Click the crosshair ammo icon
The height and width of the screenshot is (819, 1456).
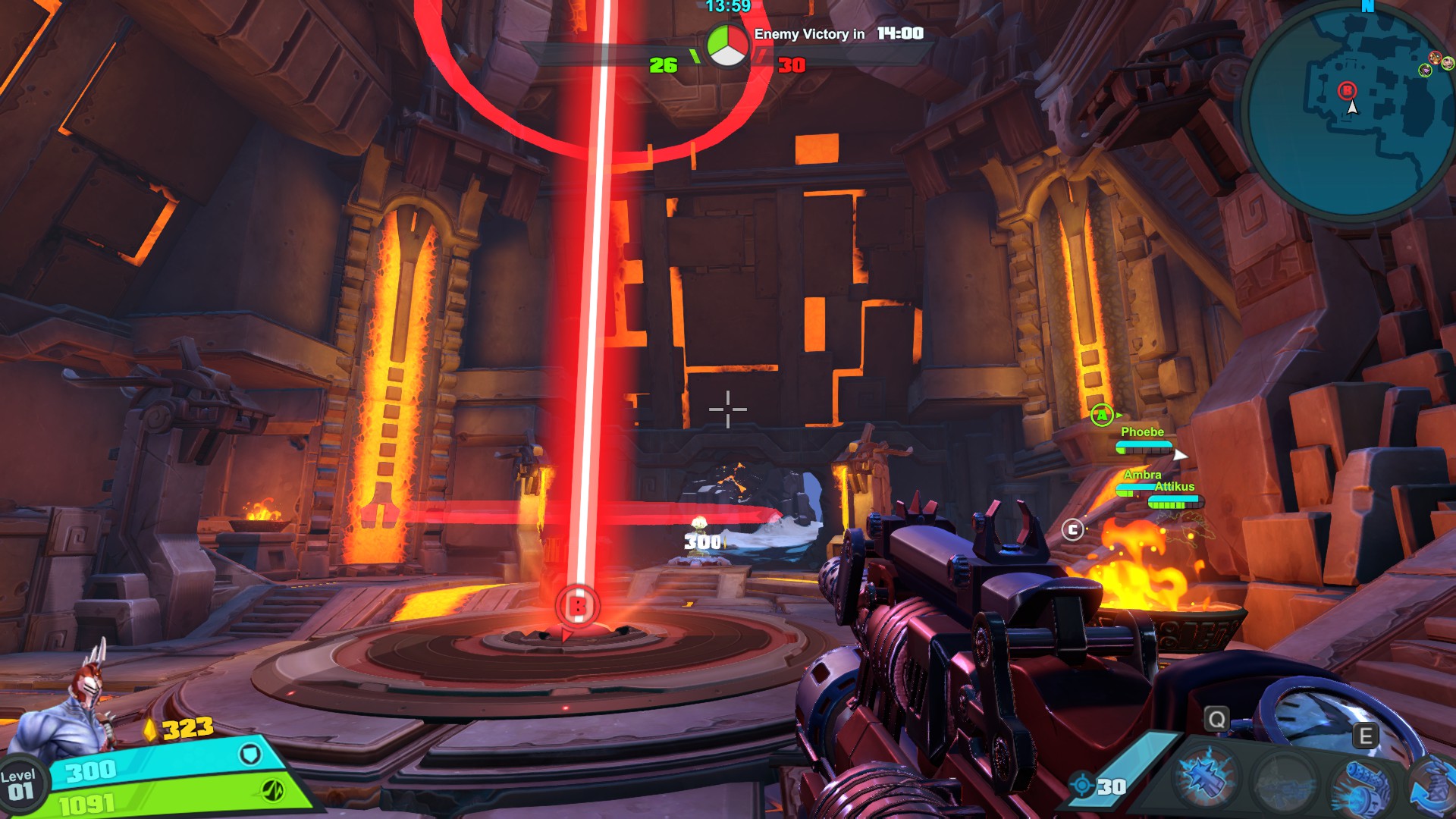point(1082,785)
